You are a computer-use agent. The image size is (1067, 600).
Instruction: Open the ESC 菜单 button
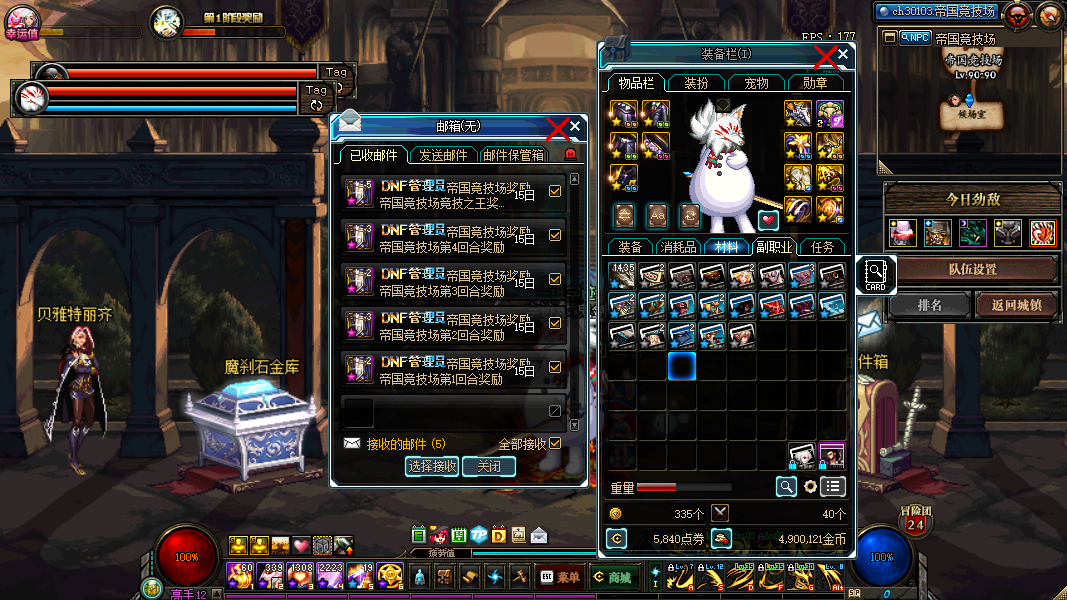pos(559,577)
